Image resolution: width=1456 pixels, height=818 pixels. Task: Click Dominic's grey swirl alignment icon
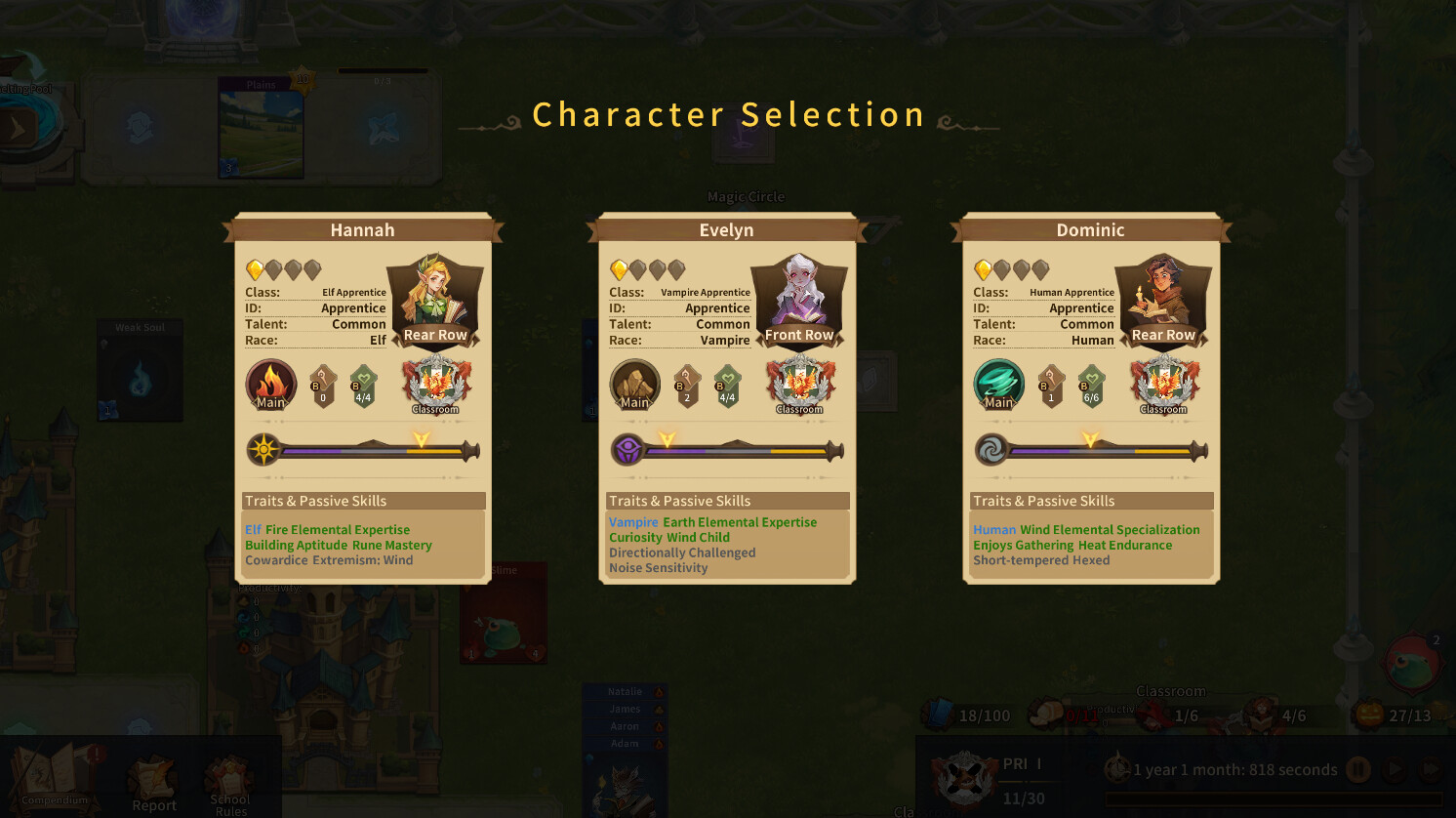coord(991,450)
